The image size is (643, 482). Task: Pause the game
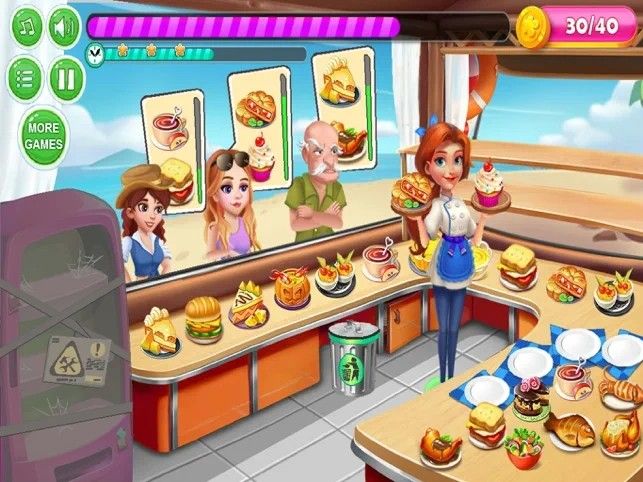(66, 75)
